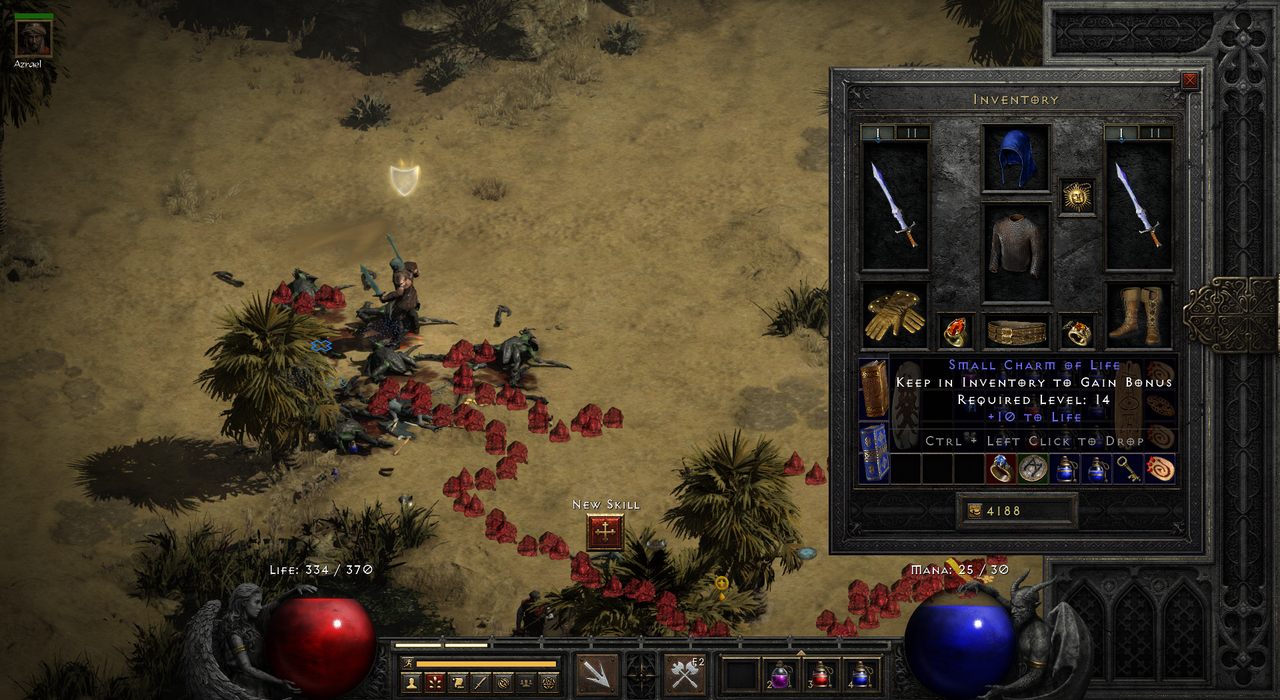Use the red healing potion in belt
Image resolution: width=1280 pixels, height=700 pixels.
(820, 674)
